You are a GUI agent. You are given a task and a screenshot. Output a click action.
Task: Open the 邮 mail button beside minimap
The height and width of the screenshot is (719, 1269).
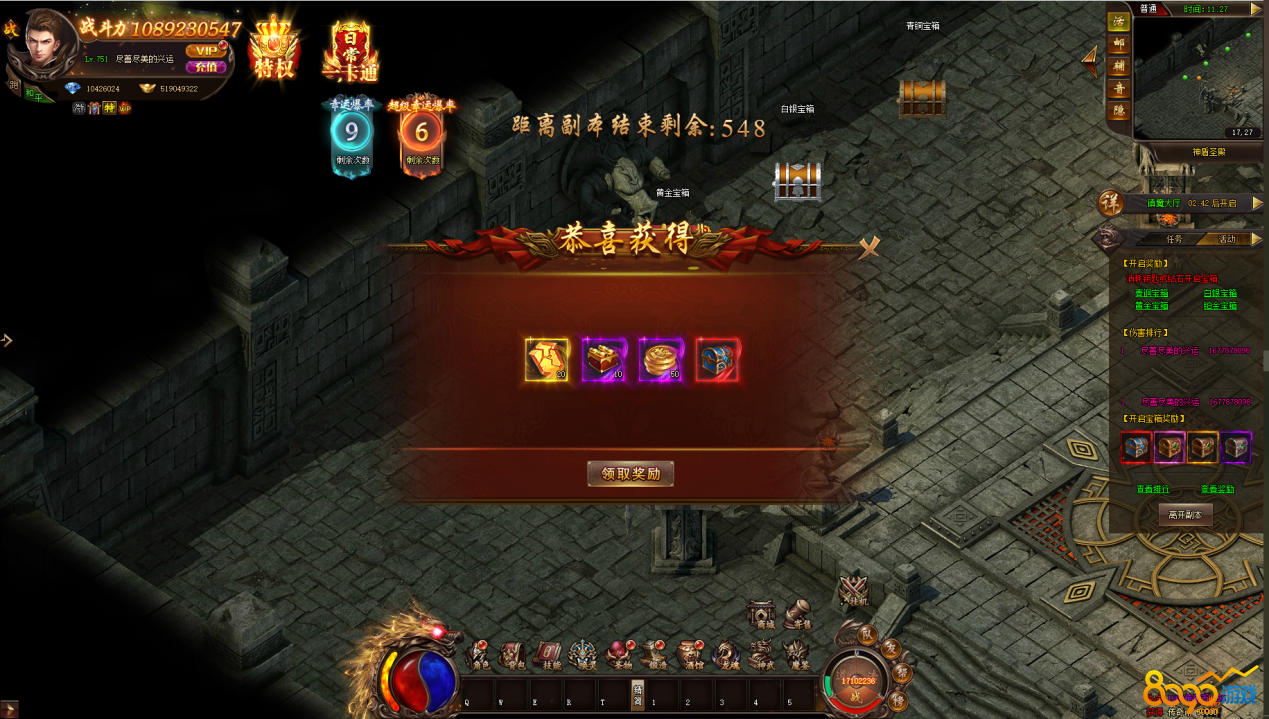[1118, 43]
